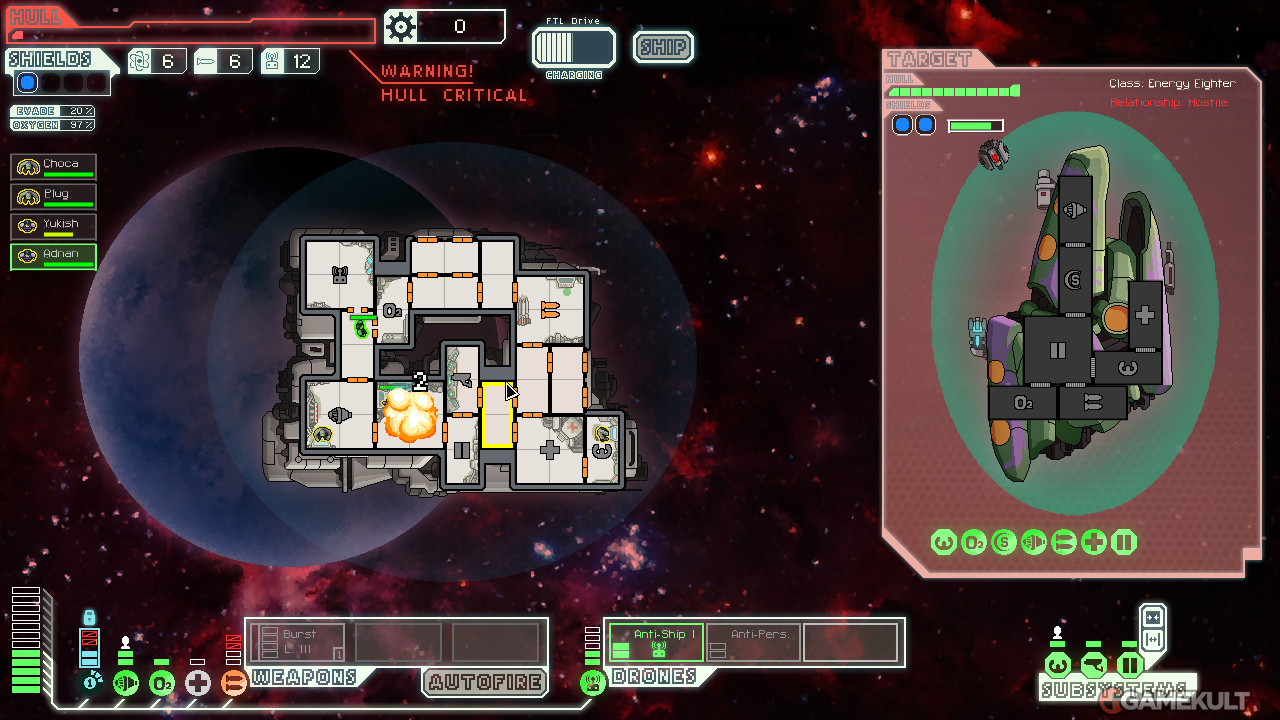The height and width of the screenshot is (720, 1280).
Task: Click the weapons system power icon
Action: click(233, 683)
